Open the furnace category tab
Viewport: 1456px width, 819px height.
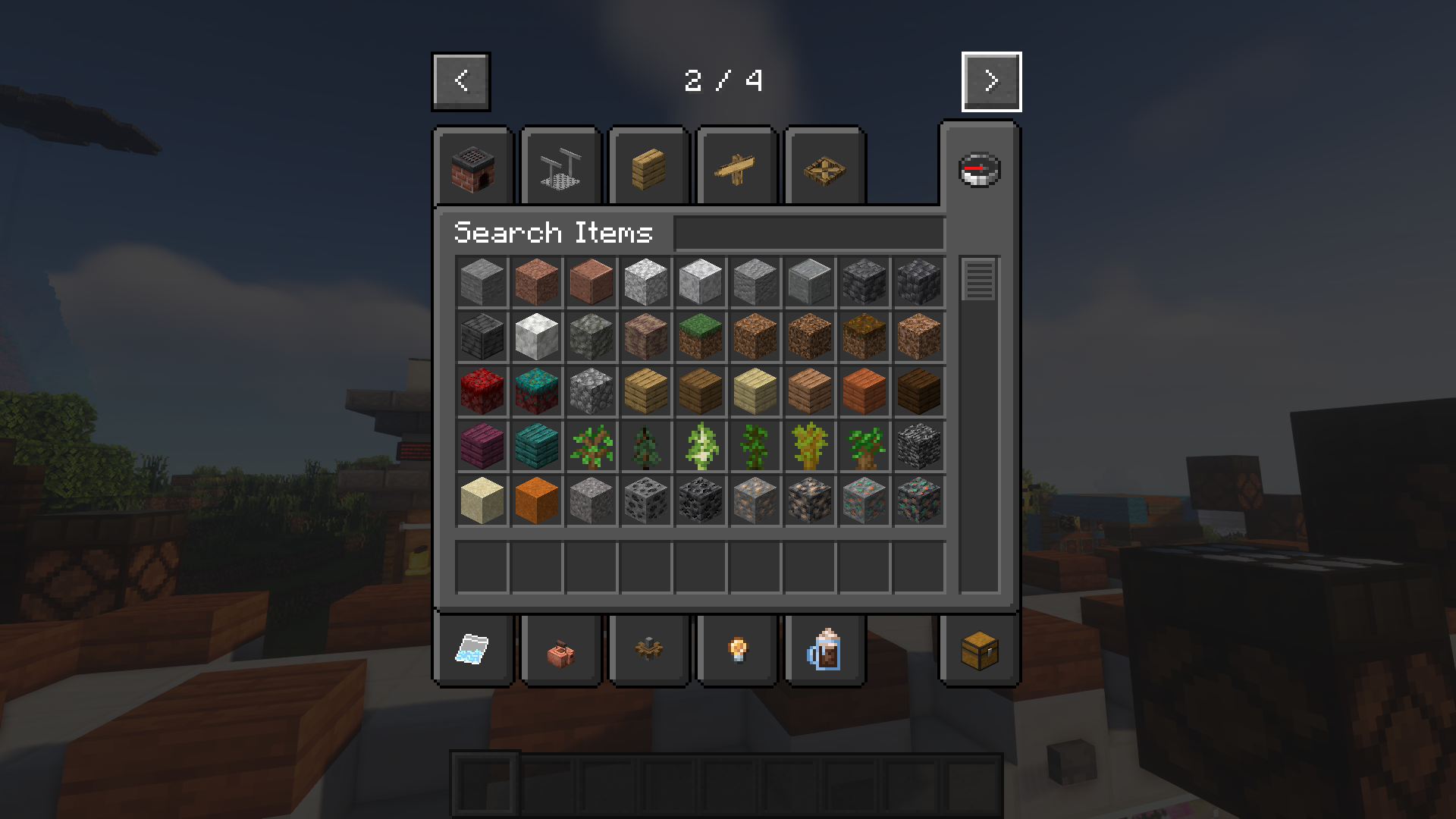472,167
